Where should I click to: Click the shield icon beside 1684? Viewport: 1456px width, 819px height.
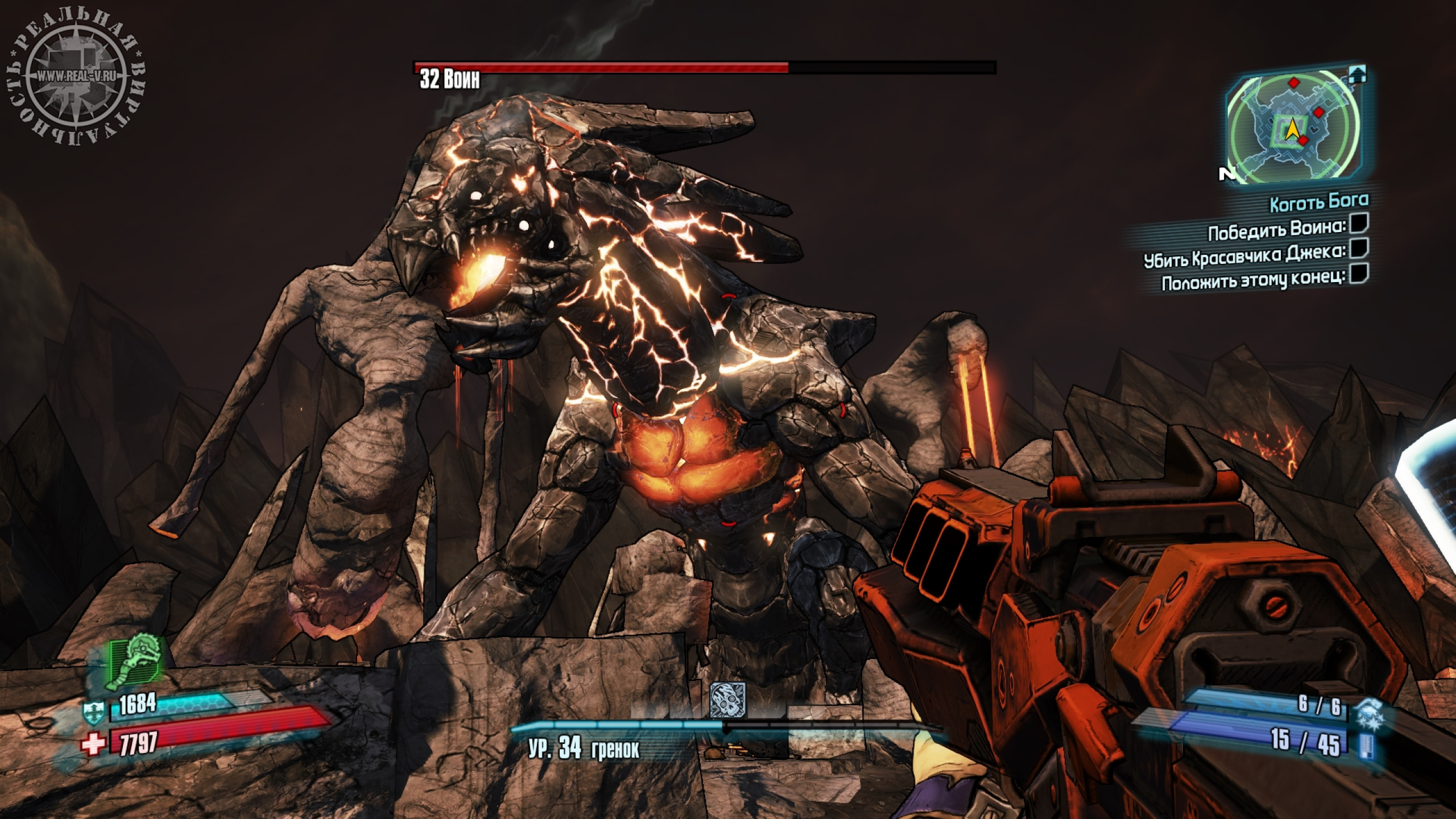point(94,710)
